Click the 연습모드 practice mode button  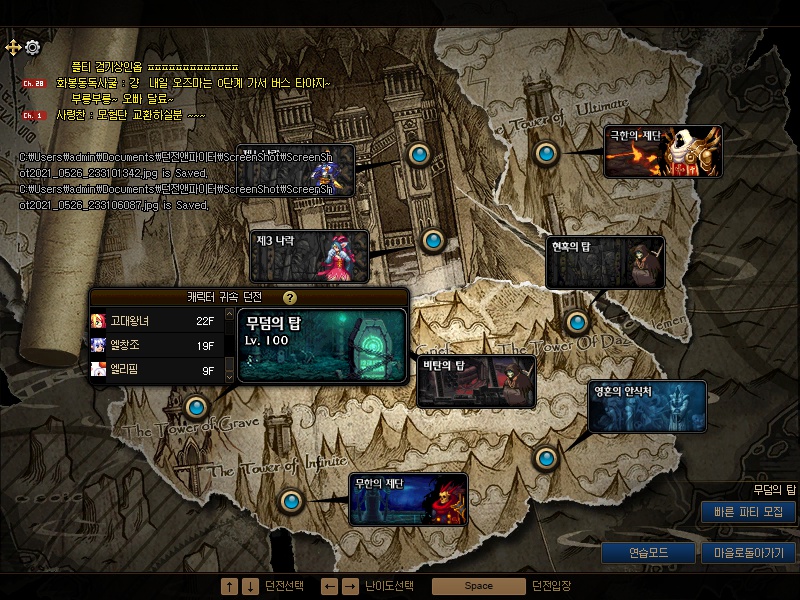pyautogui.click(x=648, y=552)
